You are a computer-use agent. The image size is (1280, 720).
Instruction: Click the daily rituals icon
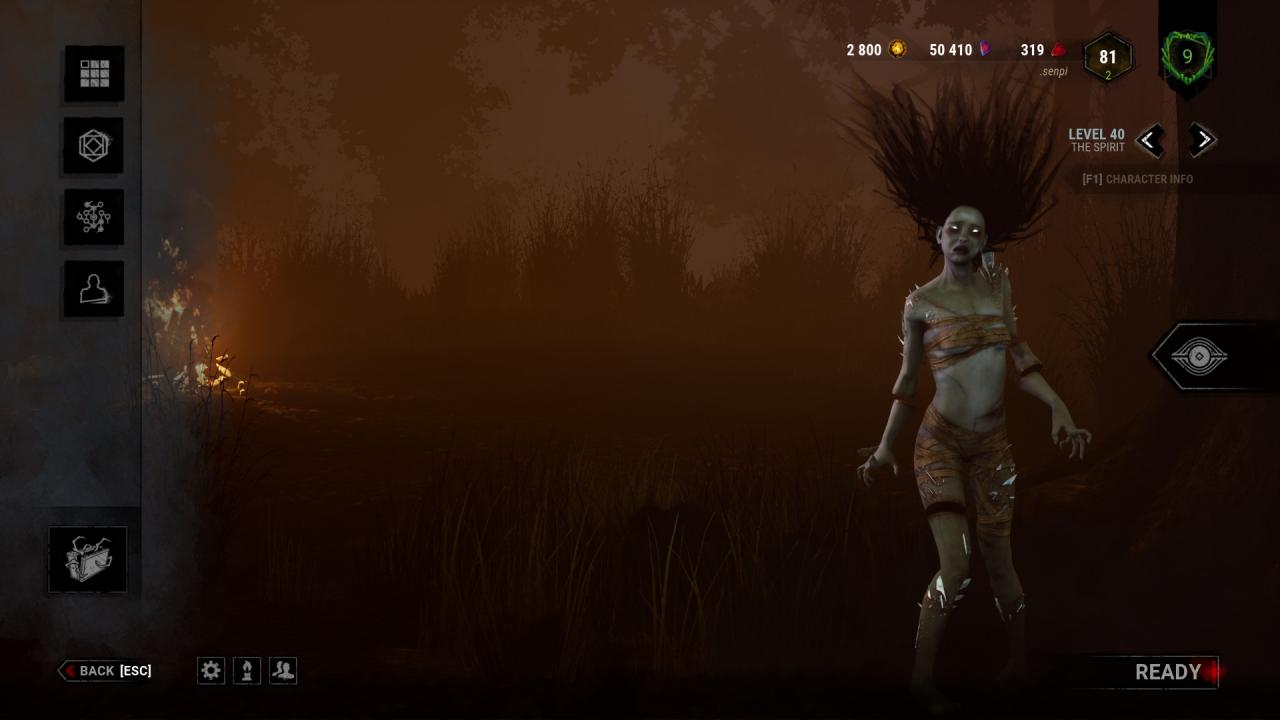tap(247, 670)
